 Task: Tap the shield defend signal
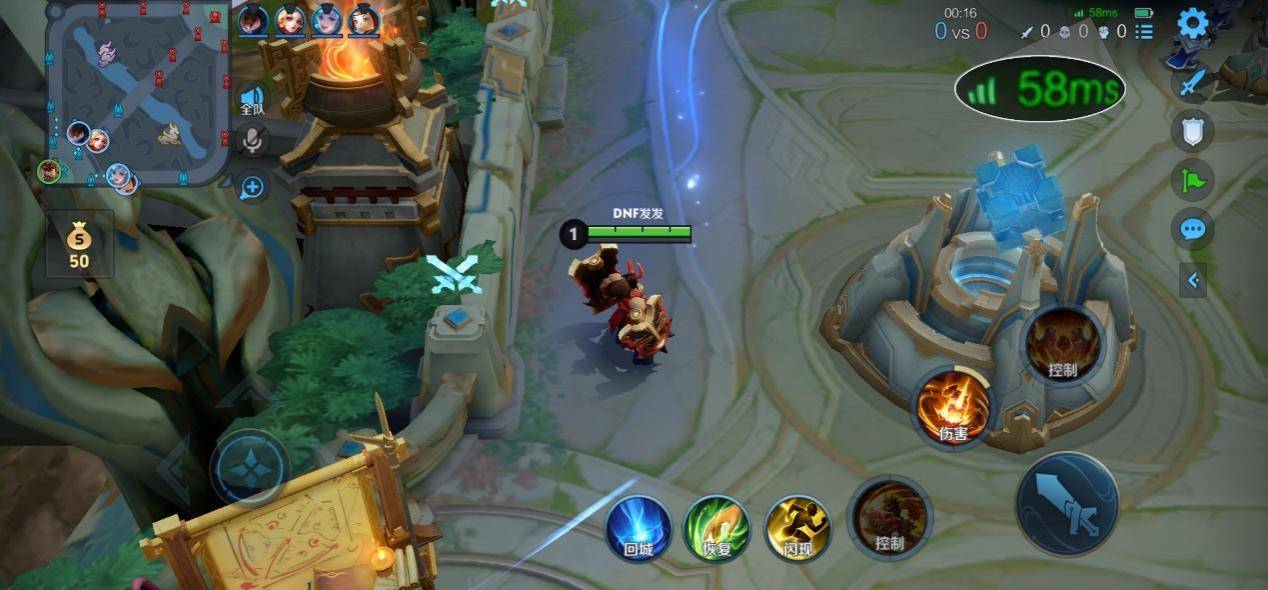(x=1192, y=130)
